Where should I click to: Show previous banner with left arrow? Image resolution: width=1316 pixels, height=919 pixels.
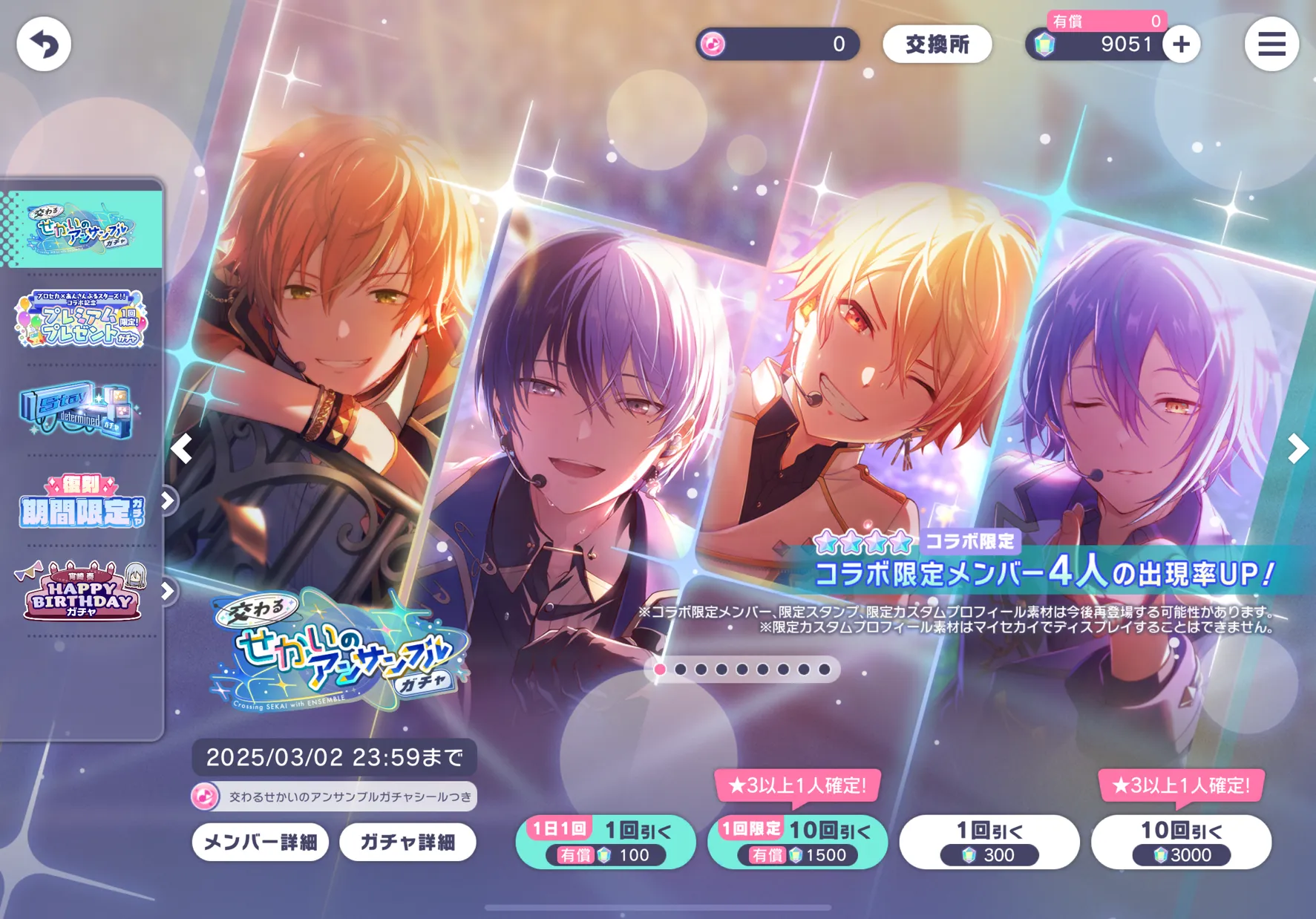182,448
